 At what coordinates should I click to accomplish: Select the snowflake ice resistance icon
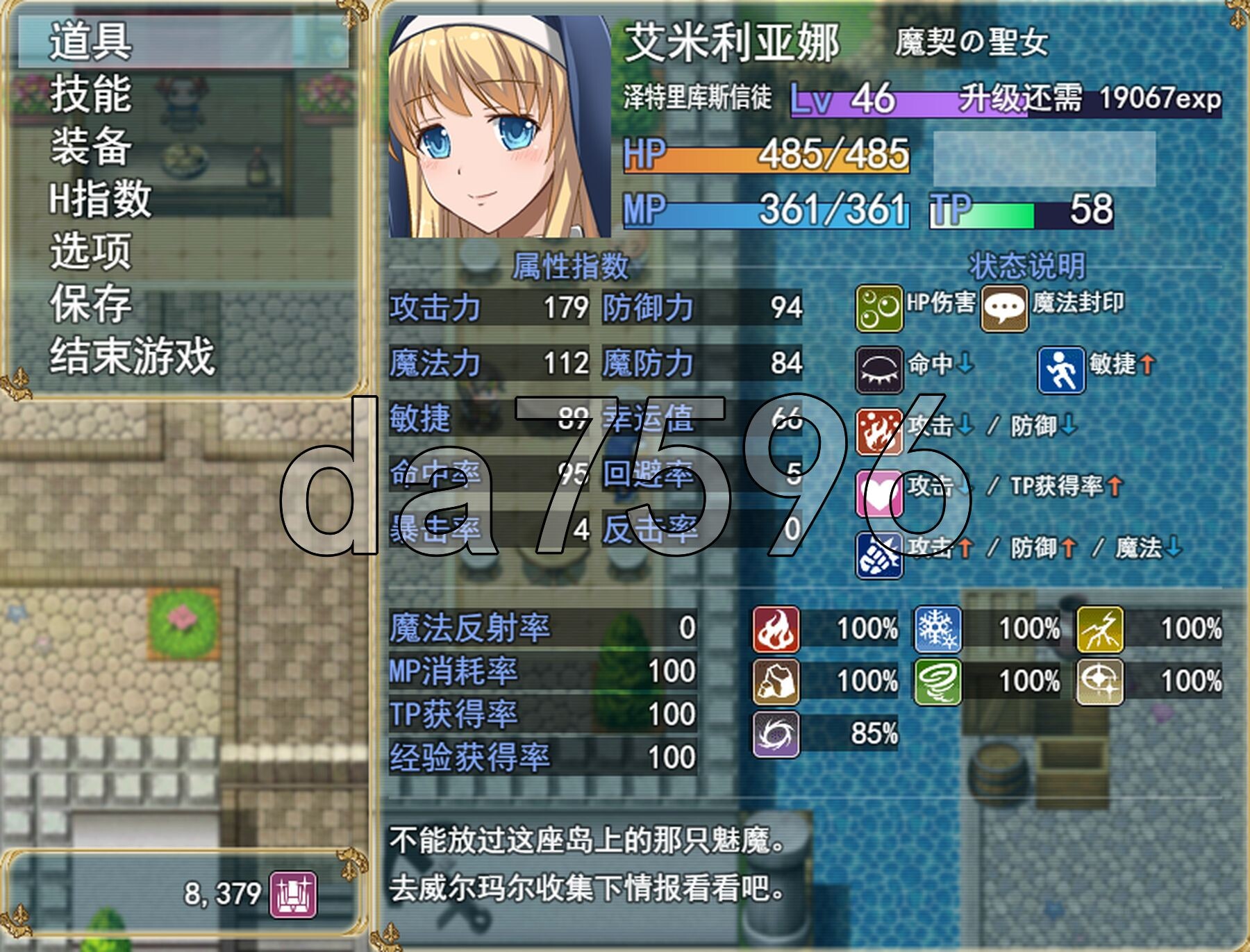point(937,629)
